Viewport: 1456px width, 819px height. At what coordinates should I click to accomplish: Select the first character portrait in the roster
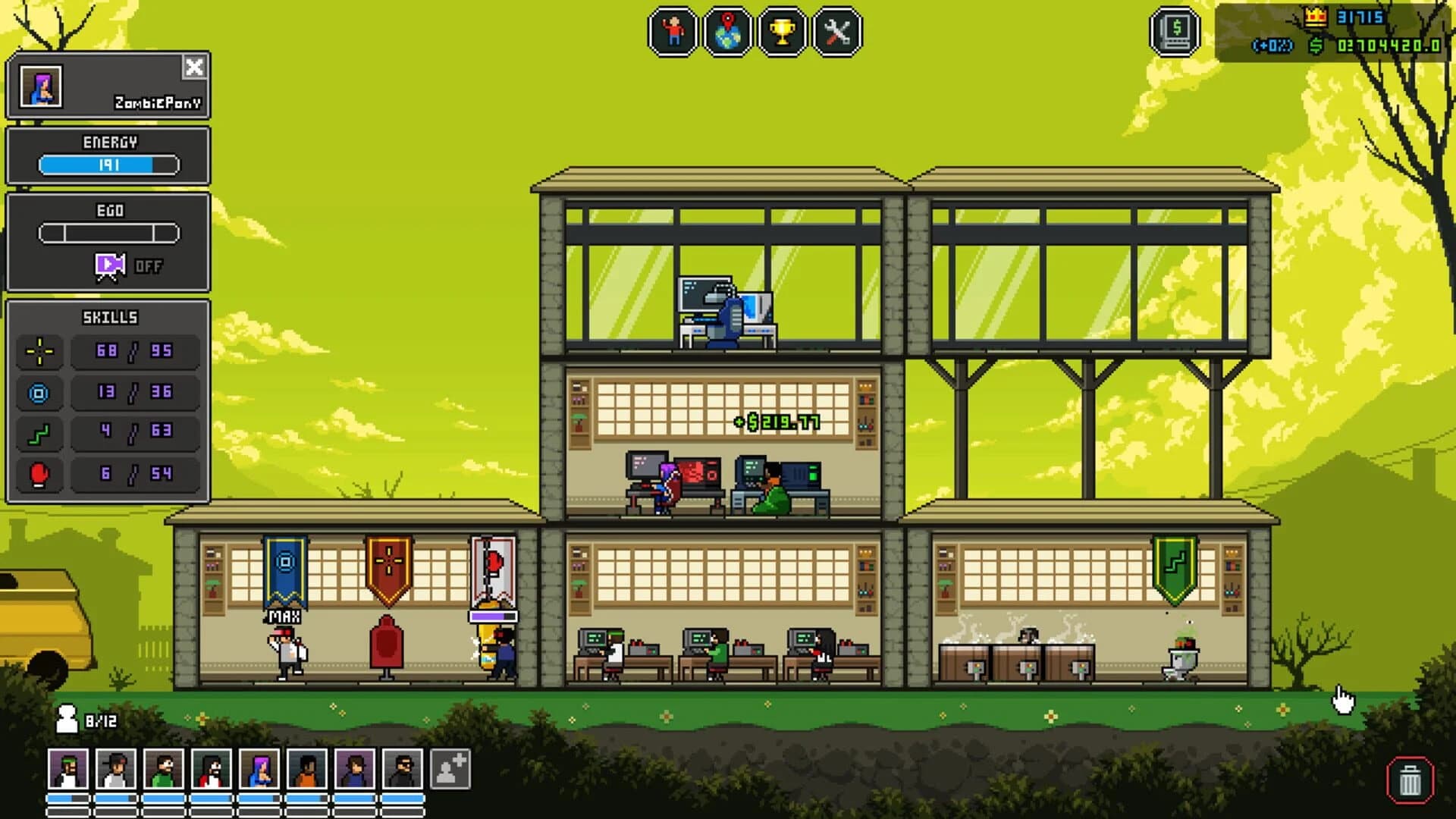point(68,770)
